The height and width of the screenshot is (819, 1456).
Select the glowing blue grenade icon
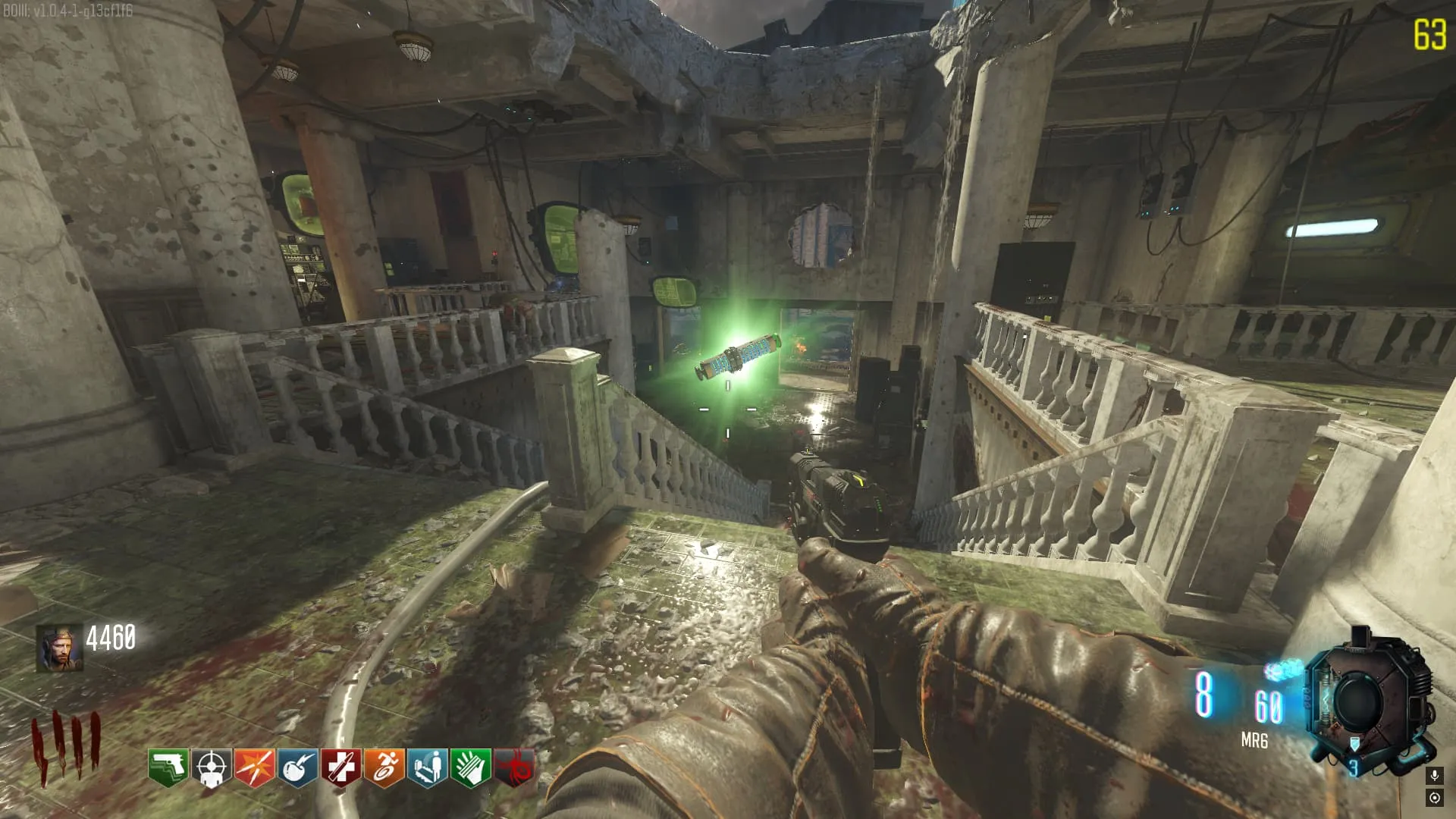click(1282, 670)
